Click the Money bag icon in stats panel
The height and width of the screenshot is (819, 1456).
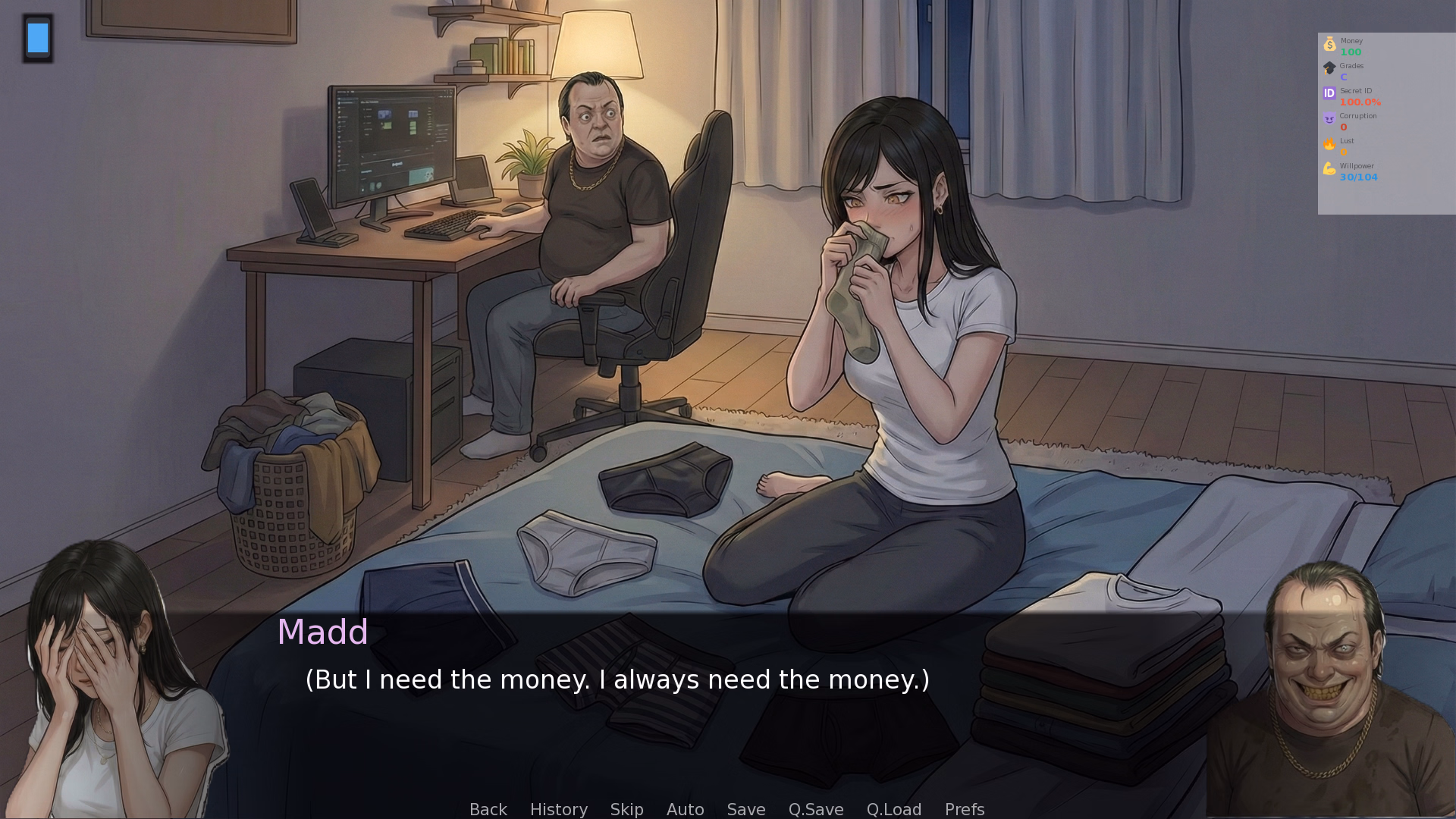tap(1329, 44)
